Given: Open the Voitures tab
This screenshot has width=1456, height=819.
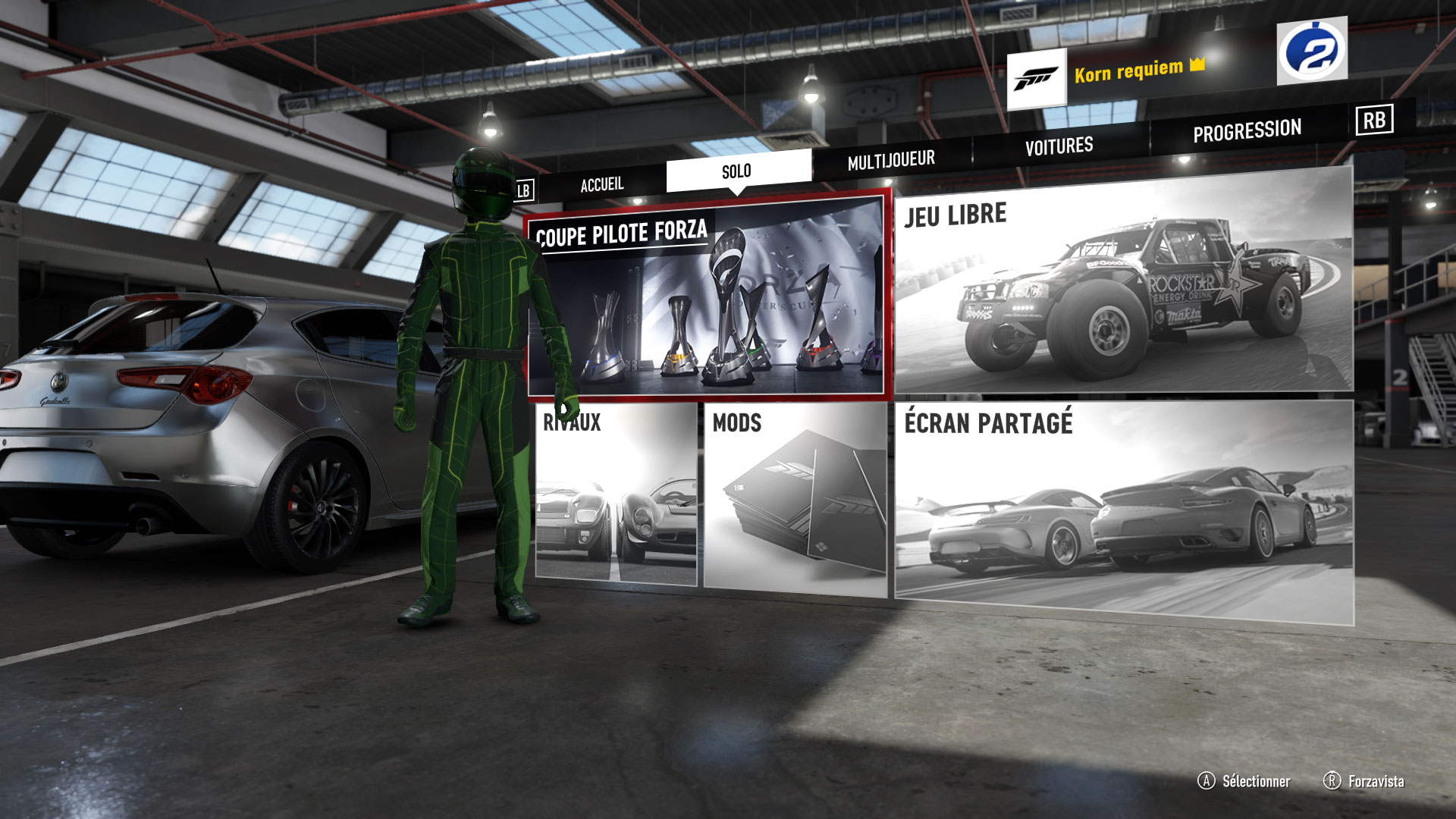Looking at the screenshot, I should click(1059, 144).
